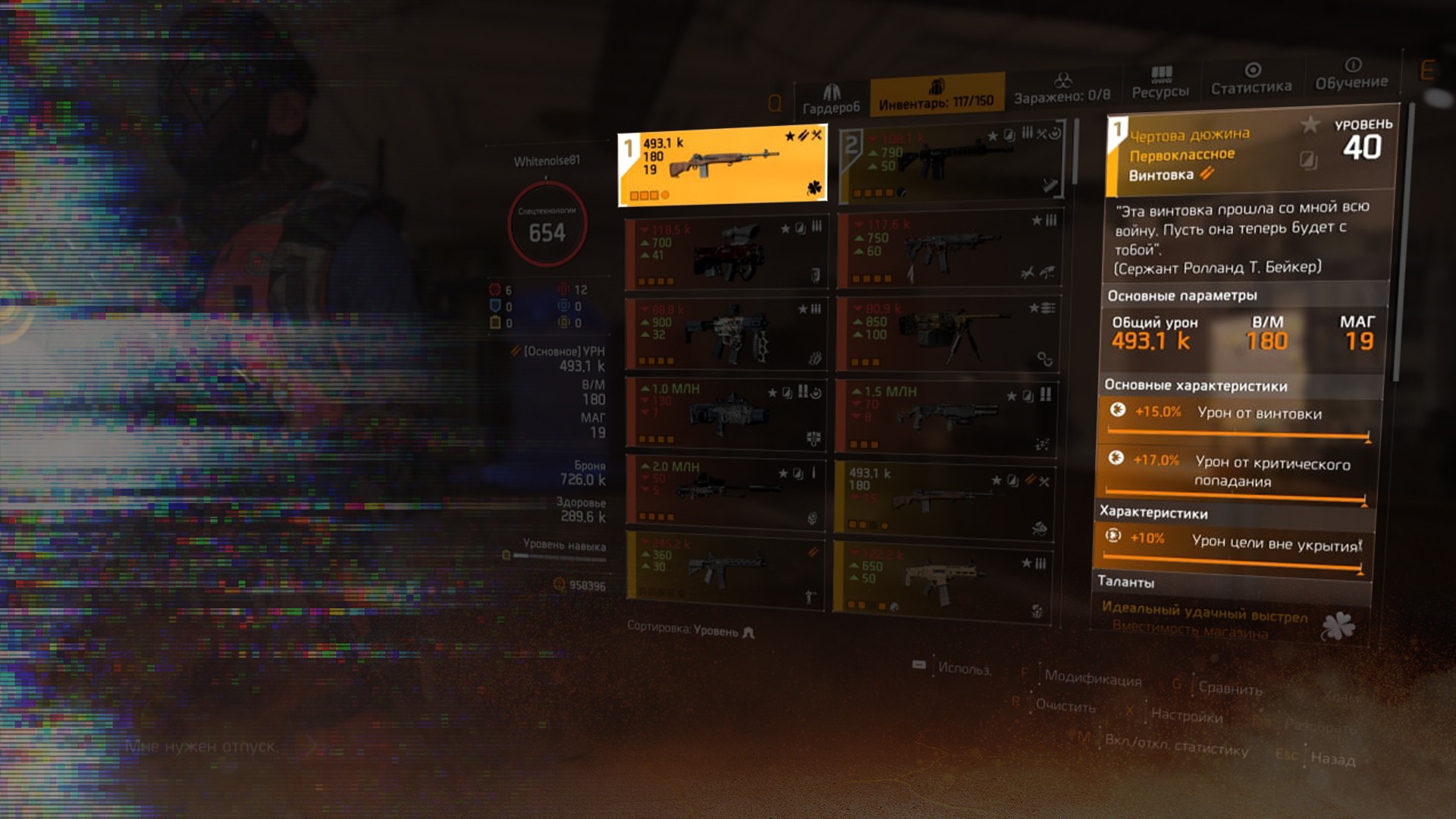1456x819 pixels.
Task: Select the 2.0 МЛН damage sniper slot
Action: (x=726, y=491)
